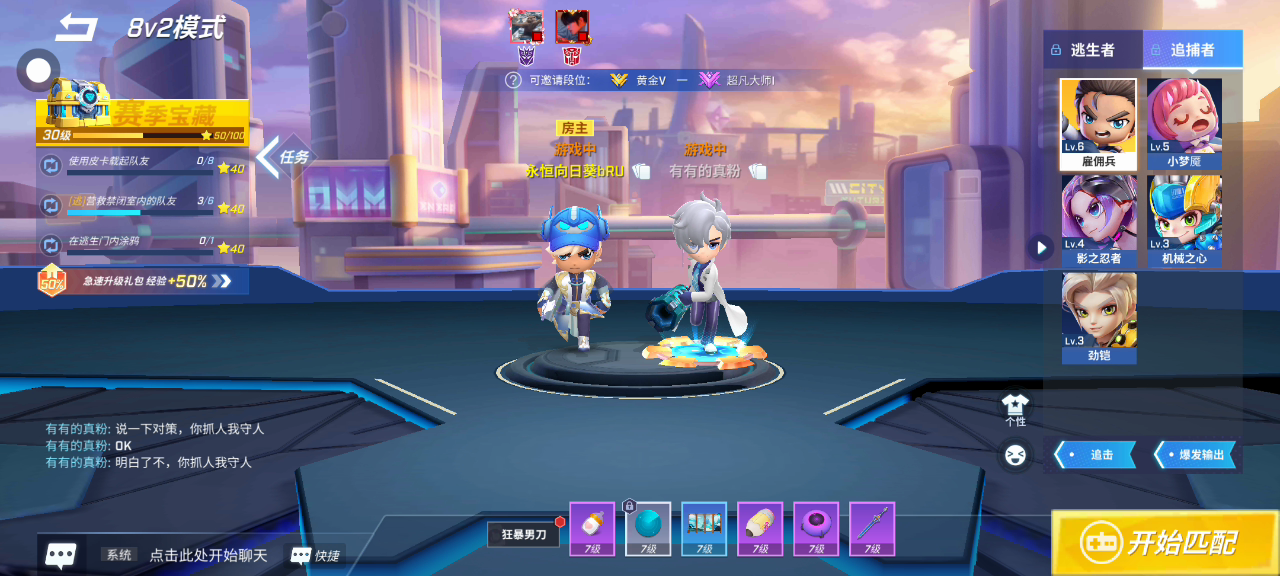Choose the 小梦魇 character portrait
Image resolution: width=1280 pixels, height=576 pixels.
1184,123
